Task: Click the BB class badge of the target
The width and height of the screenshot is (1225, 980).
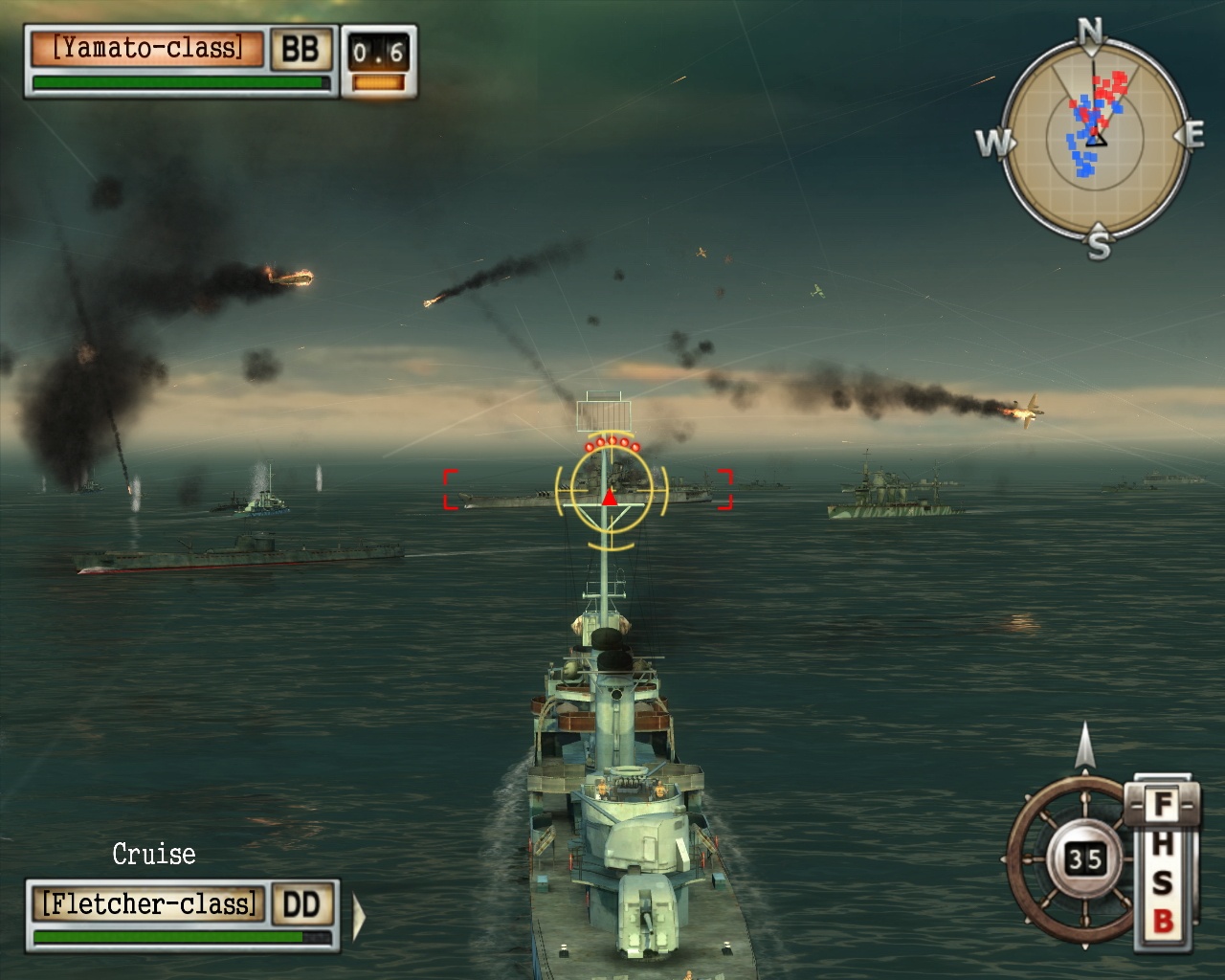Action: click(301, 49)
